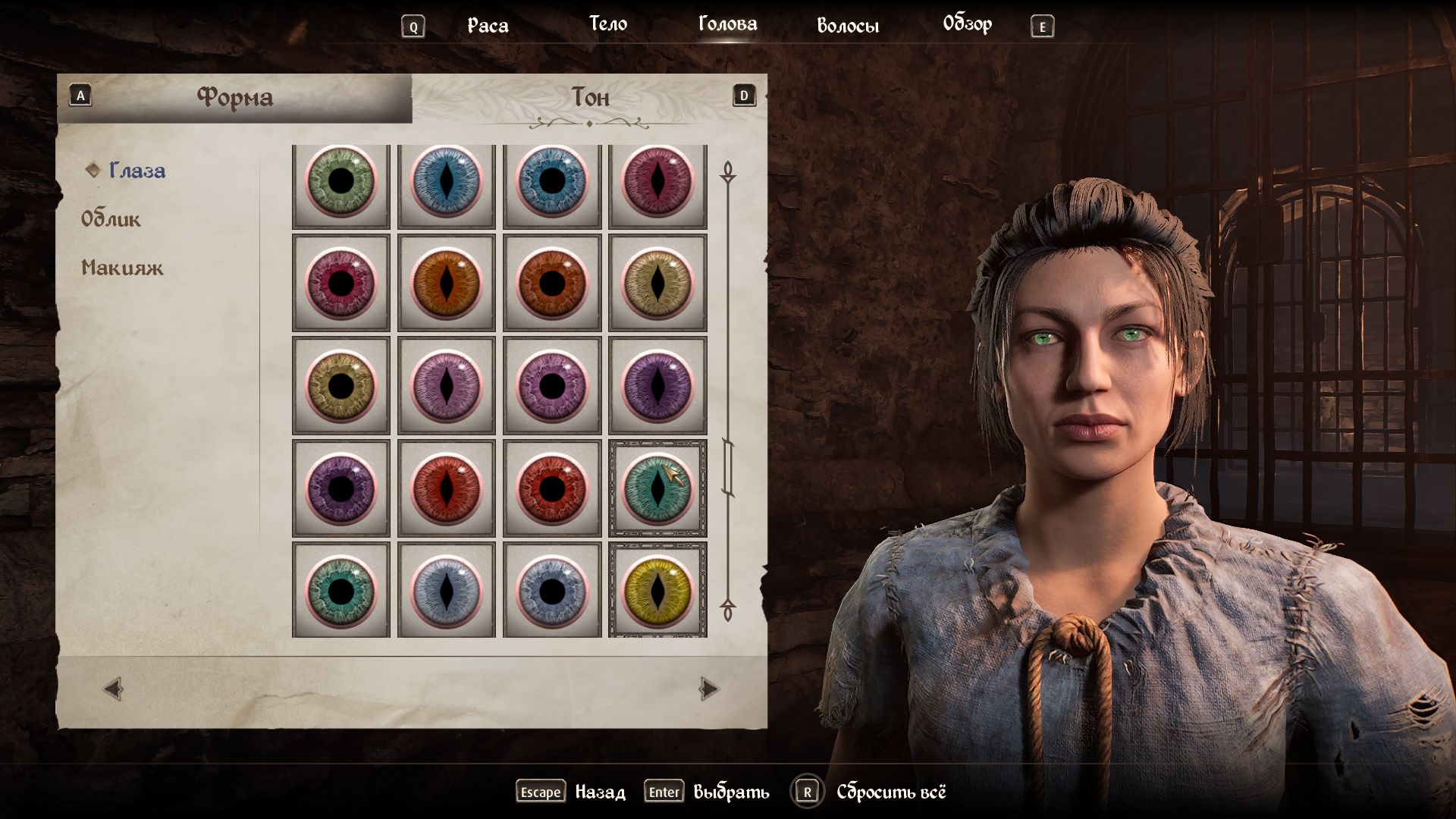Click Назад to go back
The height and width of the screenshot is (819, 1456).
pyautogui.click(x=599, y=792)
